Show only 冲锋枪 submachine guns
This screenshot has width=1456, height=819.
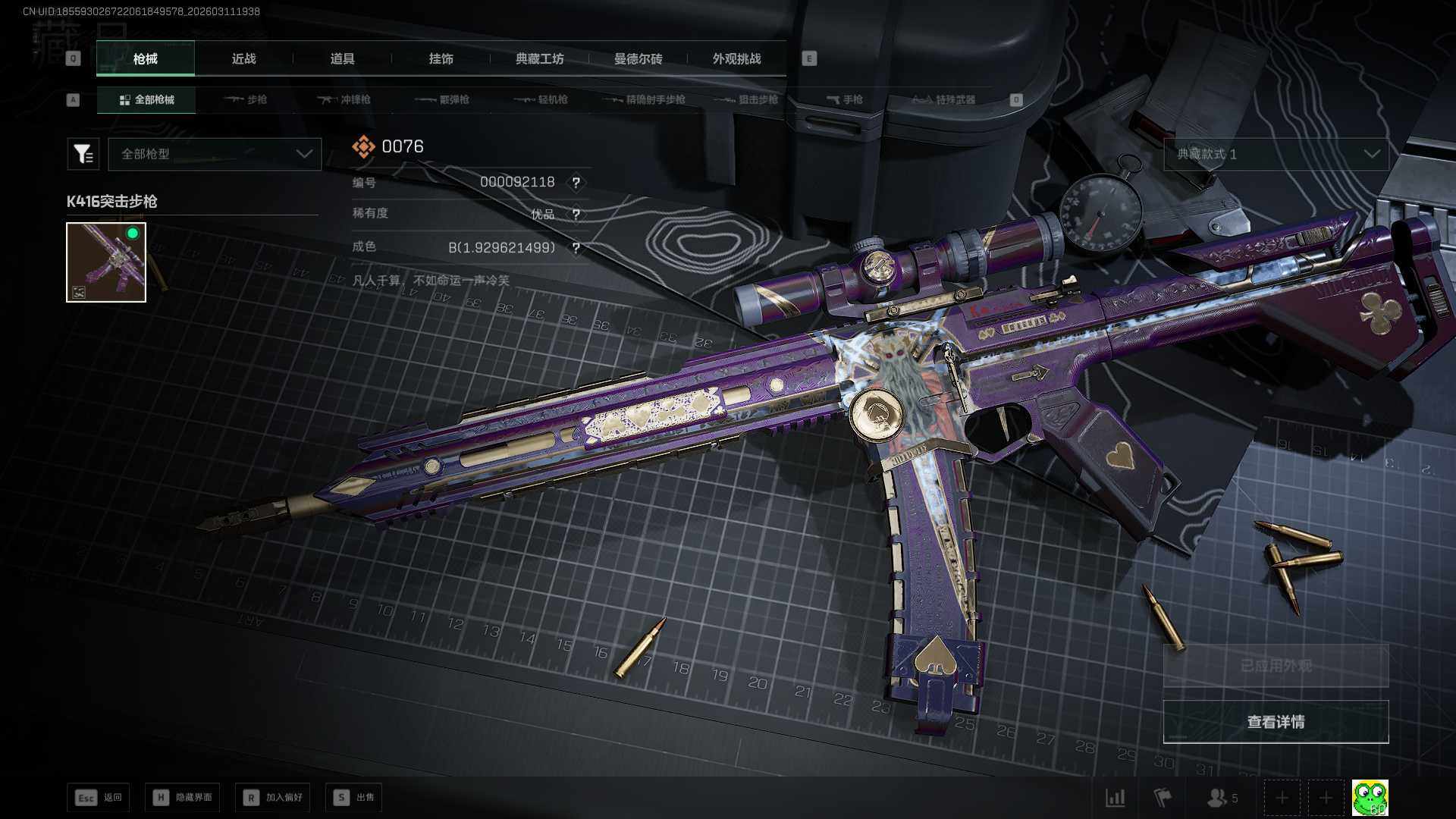pyautogui.click(x=344, y=100)
